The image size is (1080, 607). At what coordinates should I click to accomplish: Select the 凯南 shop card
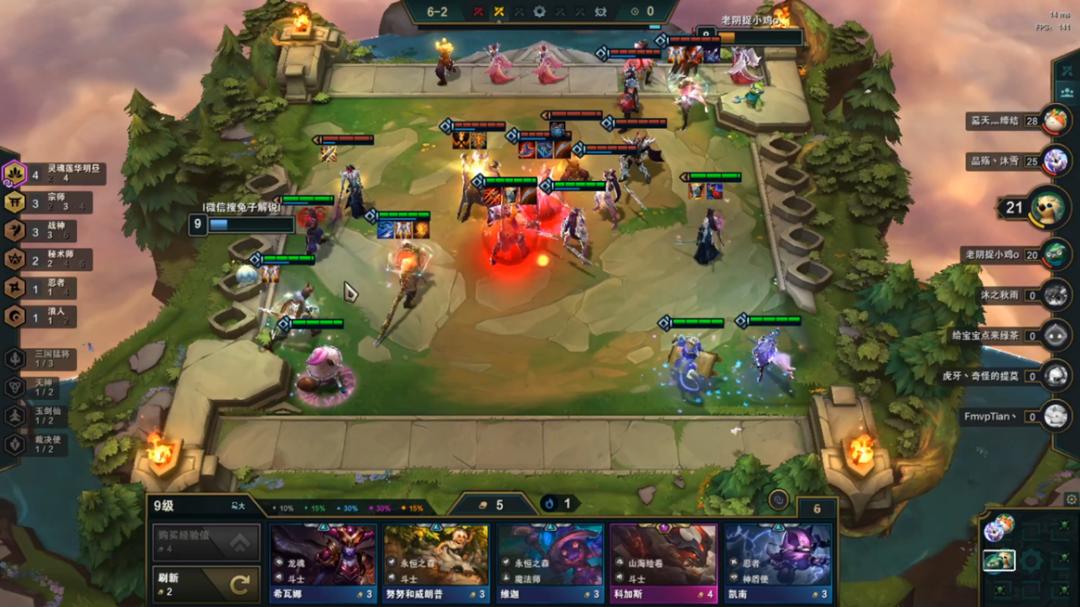click(x=776, y=562)
